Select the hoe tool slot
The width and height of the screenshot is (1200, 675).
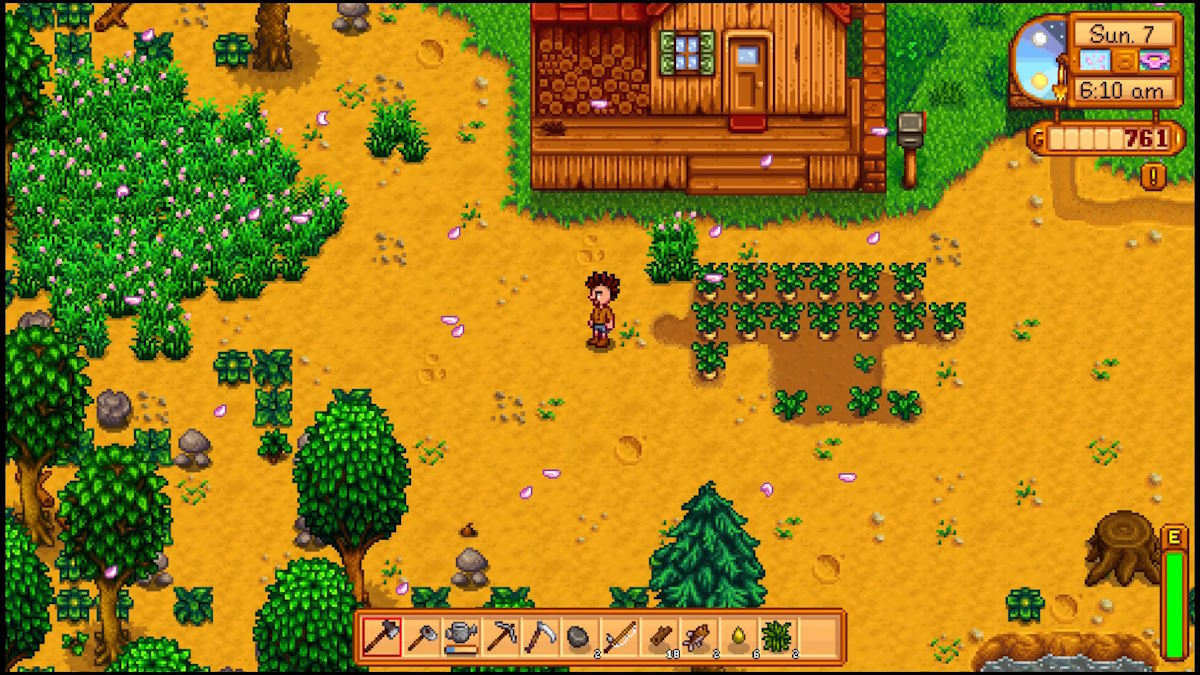(x=421, y=636)
